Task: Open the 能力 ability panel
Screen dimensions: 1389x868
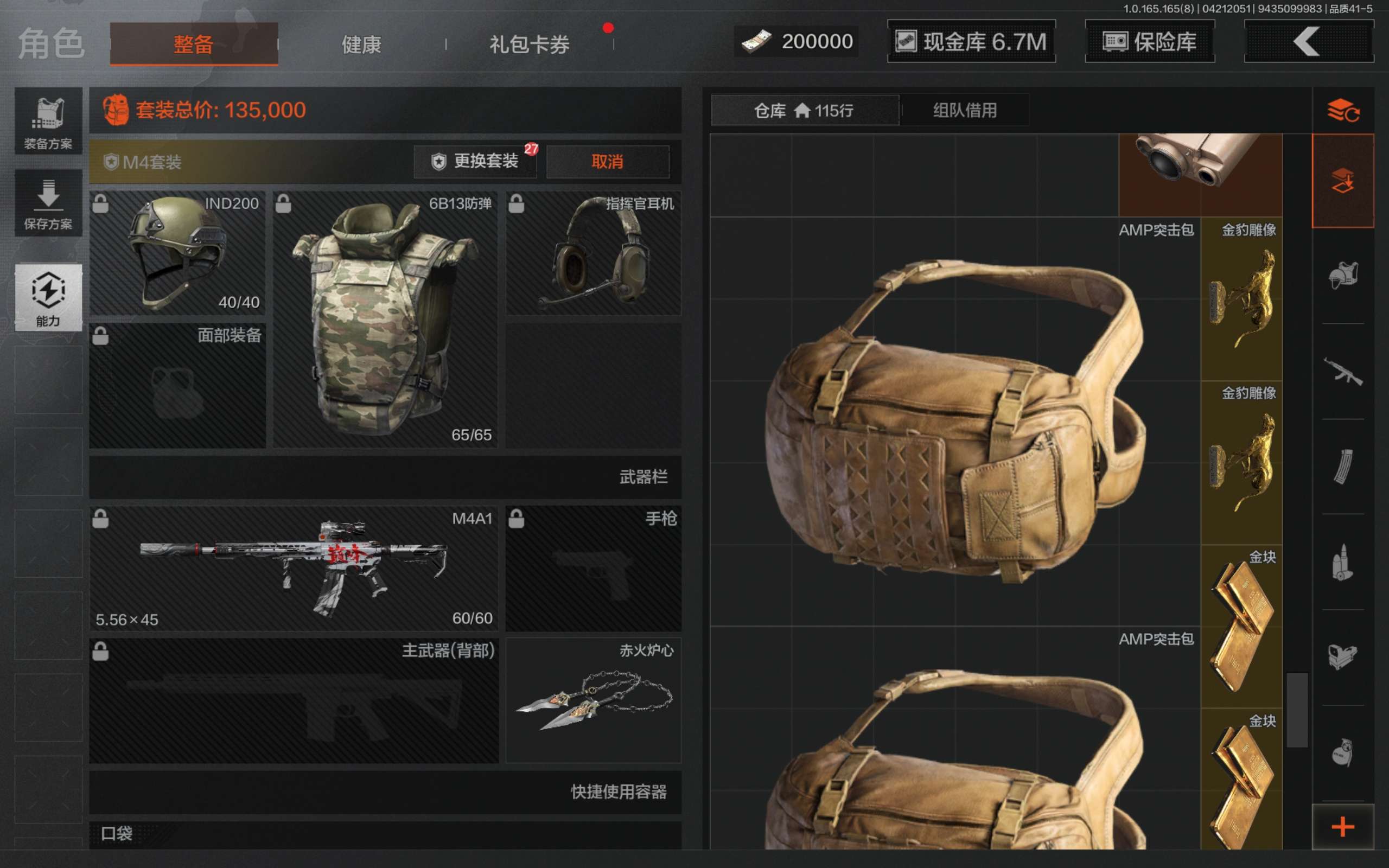Action: click(48, 297)
